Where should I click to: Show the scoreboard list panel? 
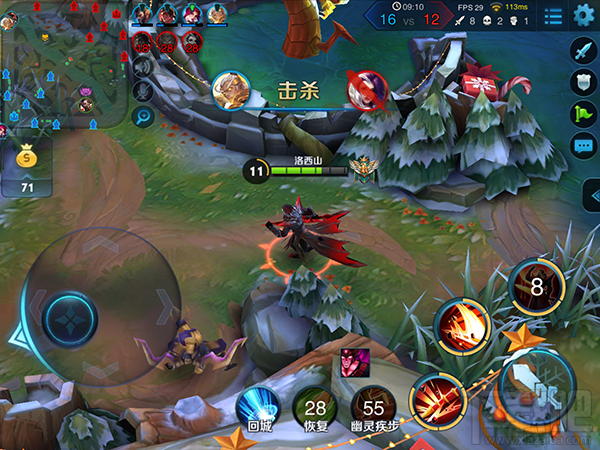(552, 16)
